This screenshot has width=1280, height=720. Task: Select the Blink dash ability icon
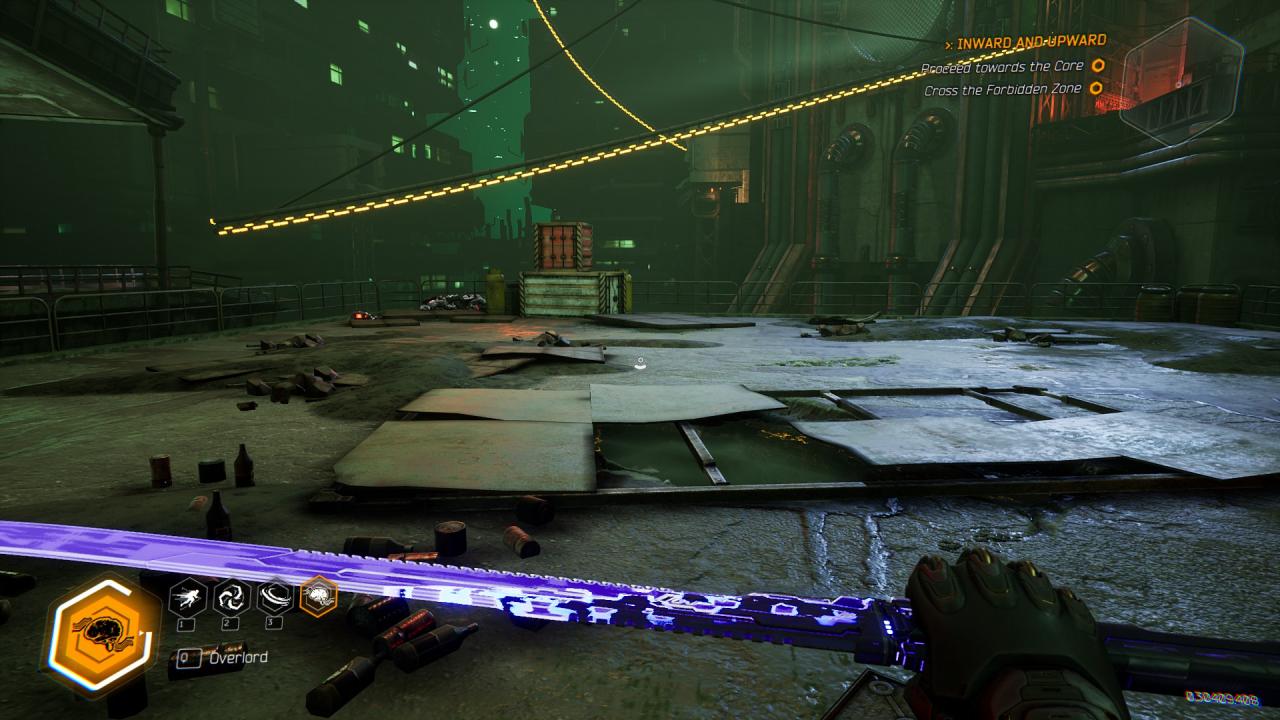tap(187, 597)
